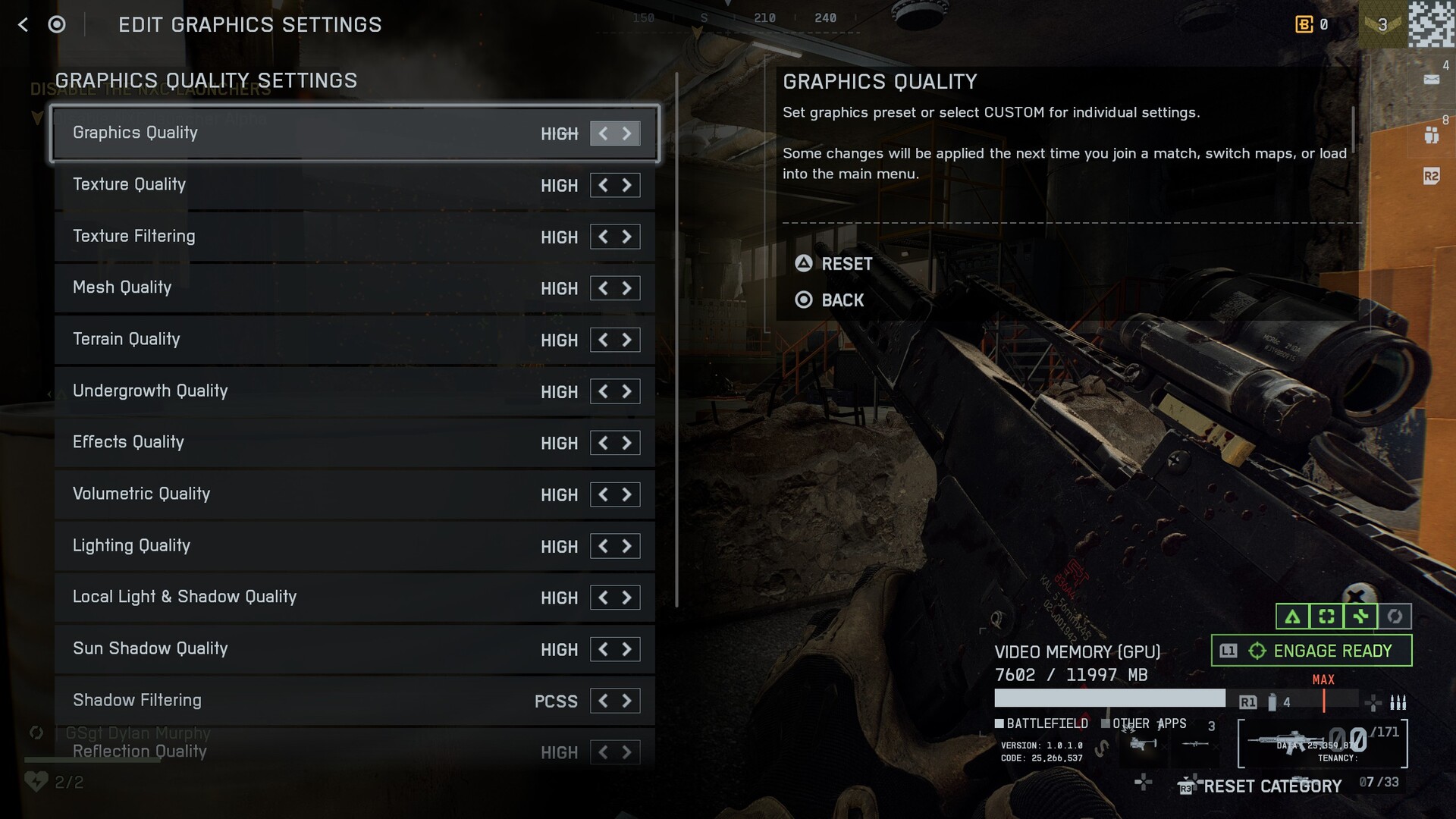Raise Volumetric Quality with right arrow
The height and width of the screenshot is (819, 1456).
click(627, 494)
